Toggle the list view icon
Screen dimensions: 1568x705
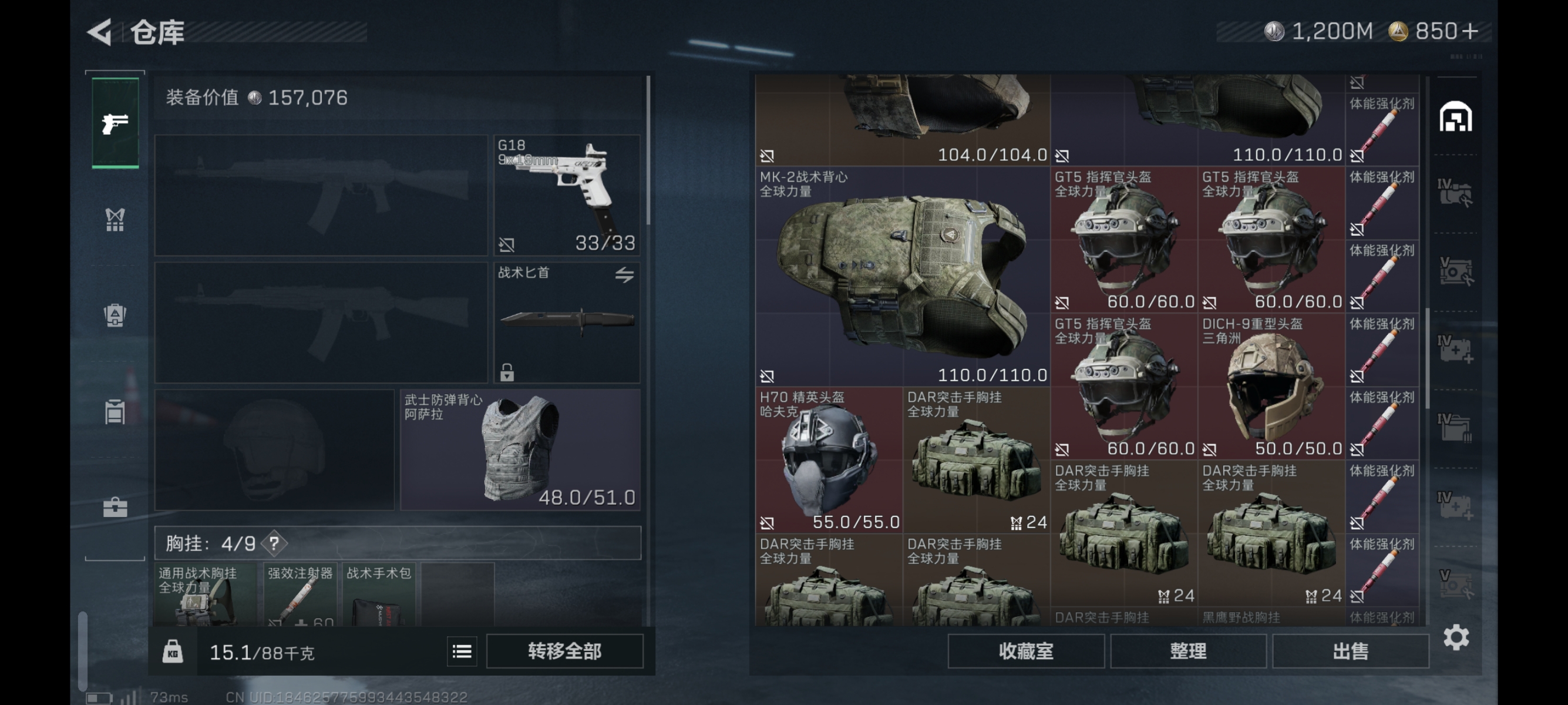pyautogui.click(x=462, y=652)
